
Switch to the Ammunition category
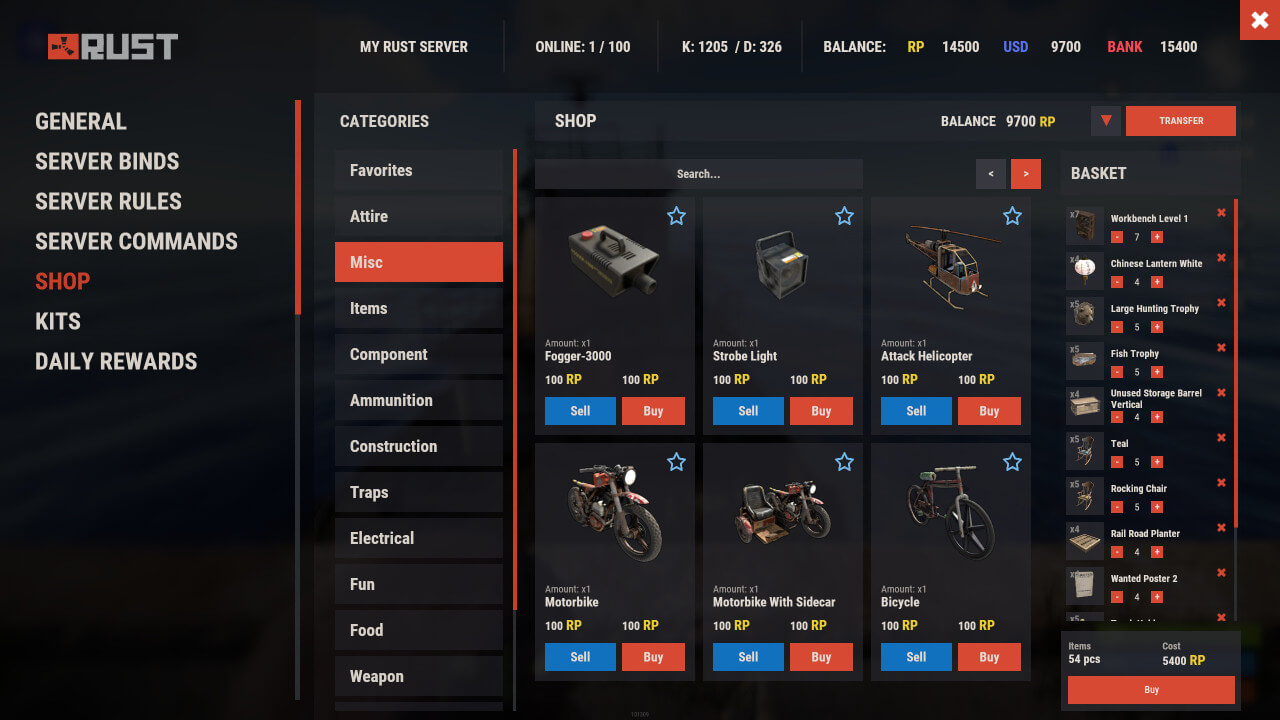click(418, 400)
